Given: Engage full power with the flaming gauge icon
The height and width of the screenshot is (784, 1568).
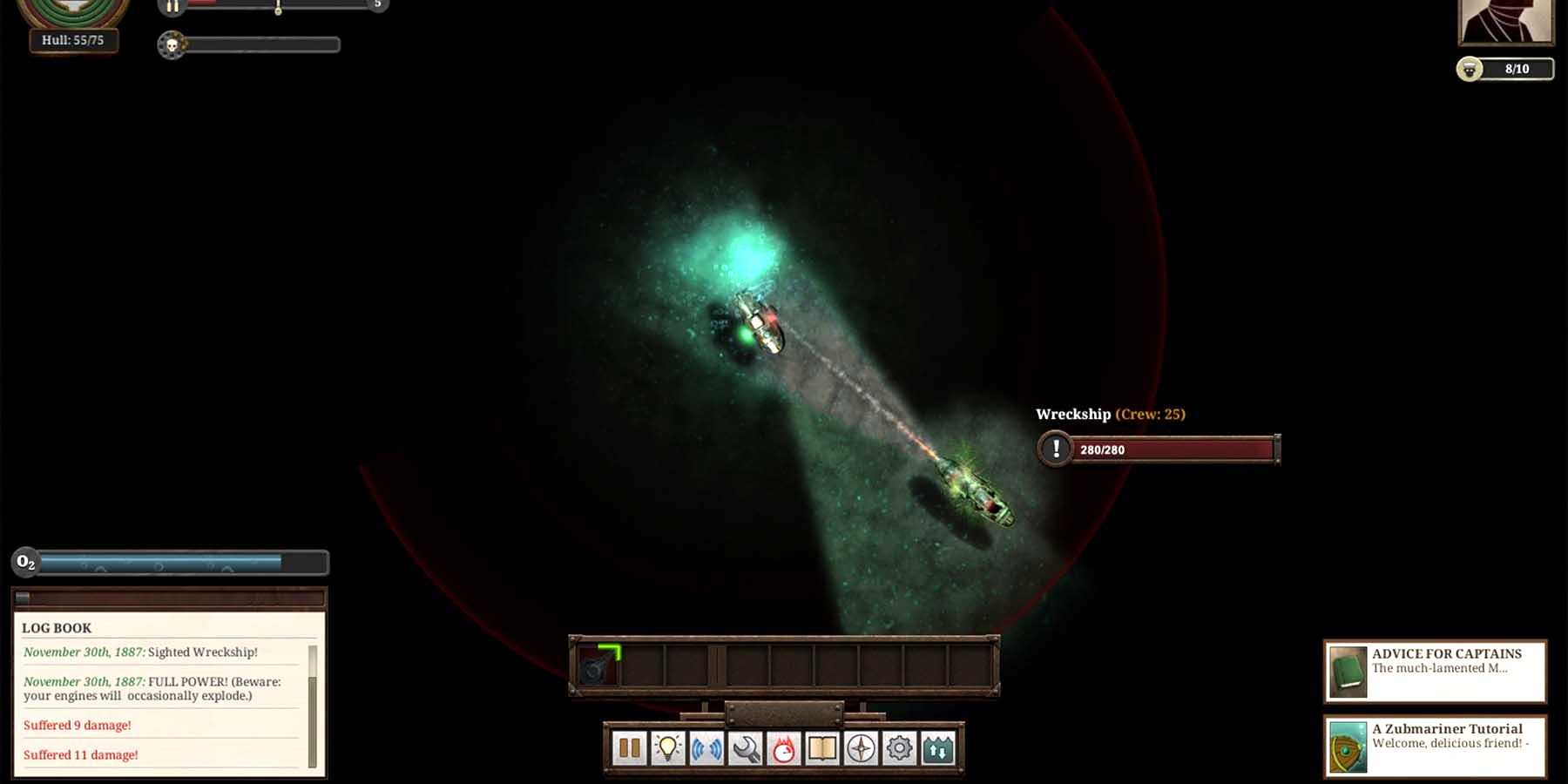Looking at the screenshot, I should point(783,748).
